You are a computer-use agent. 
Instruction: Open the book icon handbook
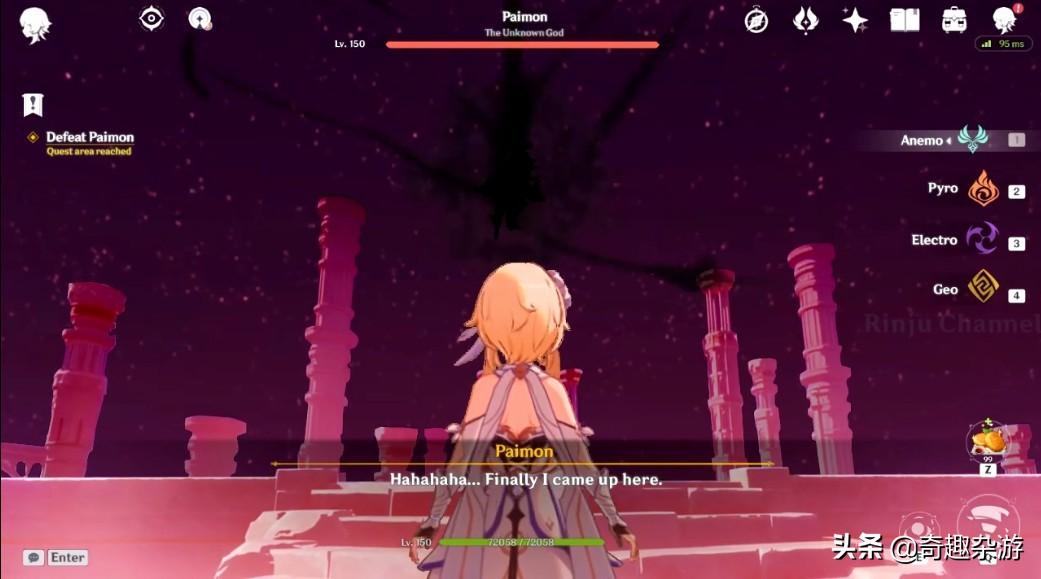[904, 20]
